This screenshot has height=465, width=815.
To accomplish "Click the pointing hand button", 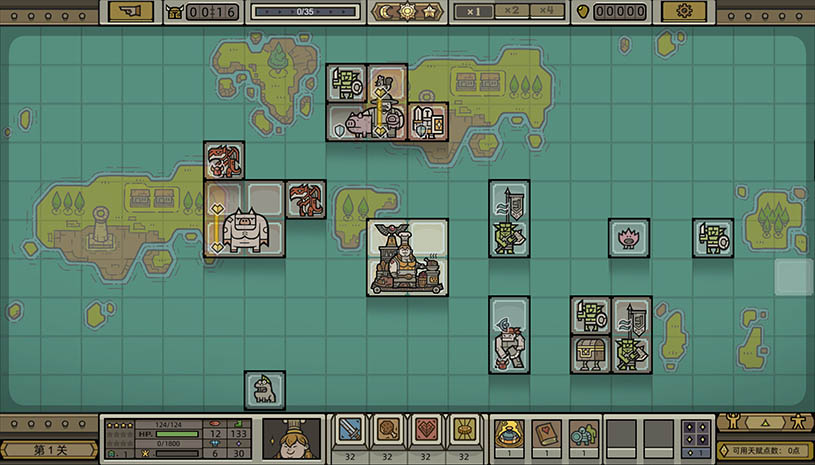I will pyautogui.click(x=131, y=11).
